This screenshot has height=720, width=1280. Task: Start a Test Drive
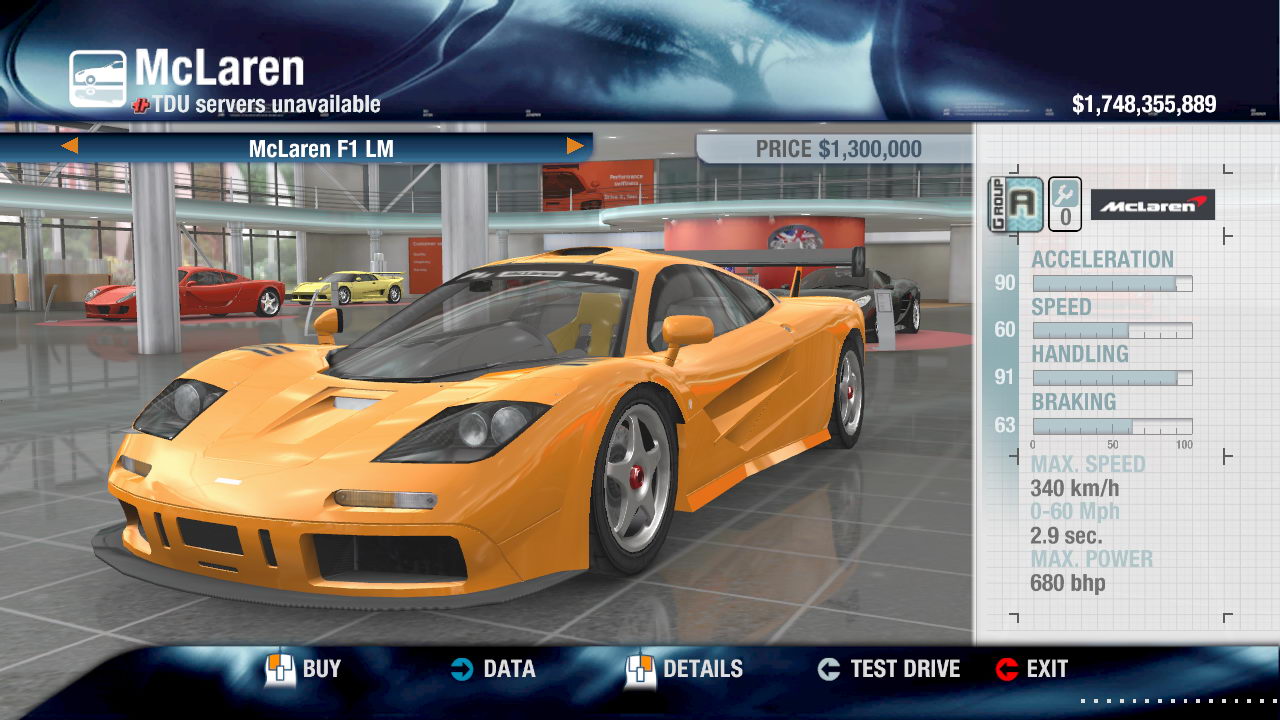tap(888, 669)
